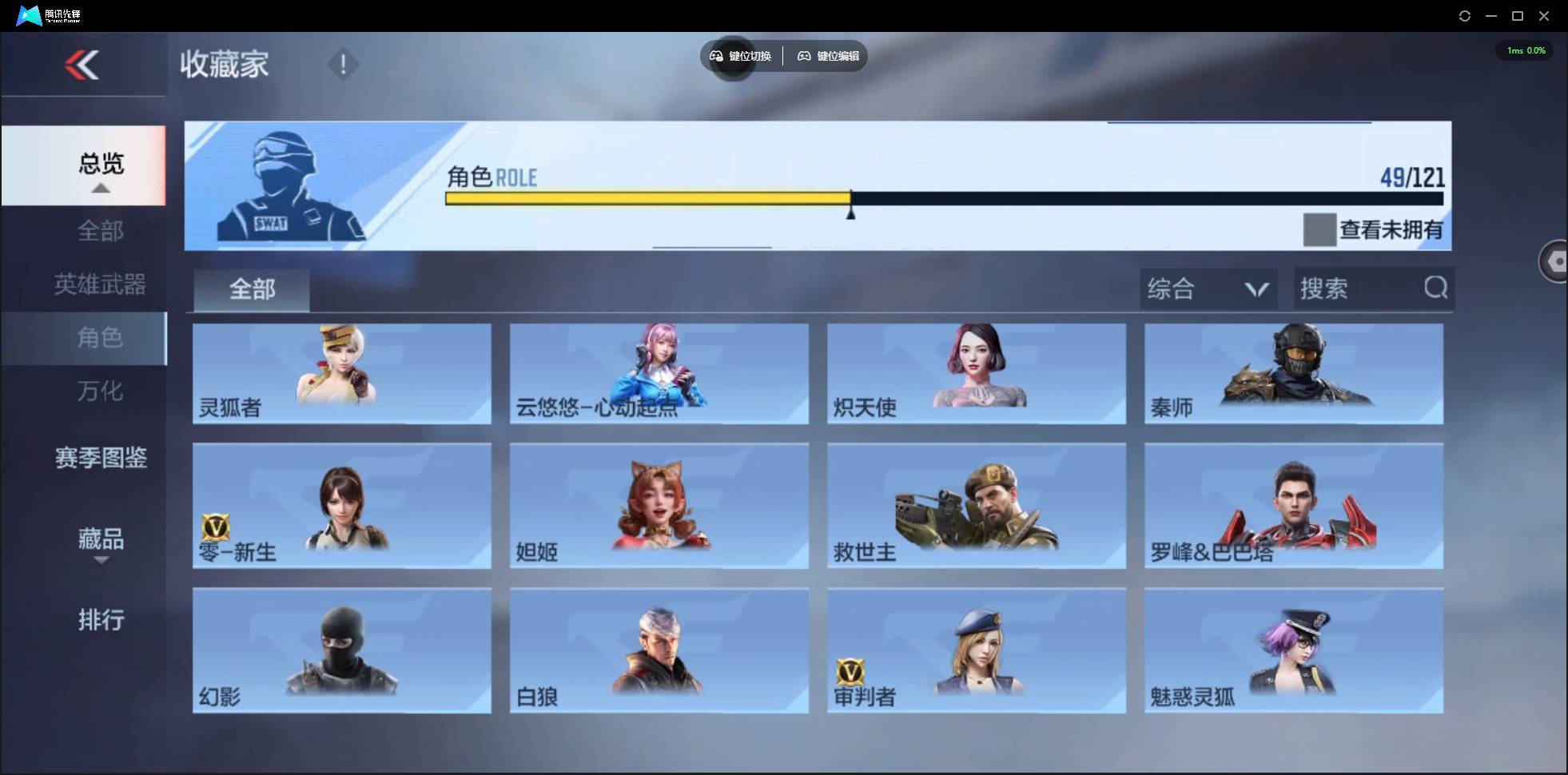
Task: Open 赛季图鉴 from the sidebar
Action: pyautogui.click(x=100, y=458)
